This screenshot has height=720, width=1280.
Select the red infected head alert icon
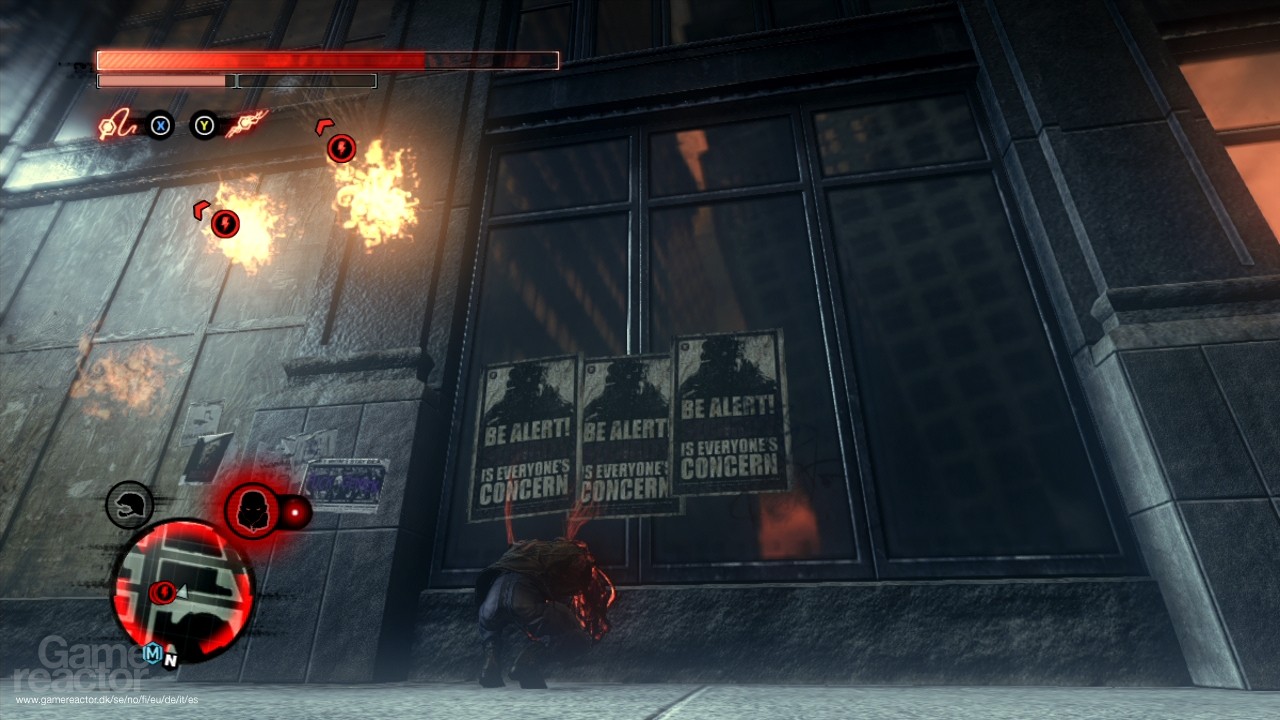[252, 510]
